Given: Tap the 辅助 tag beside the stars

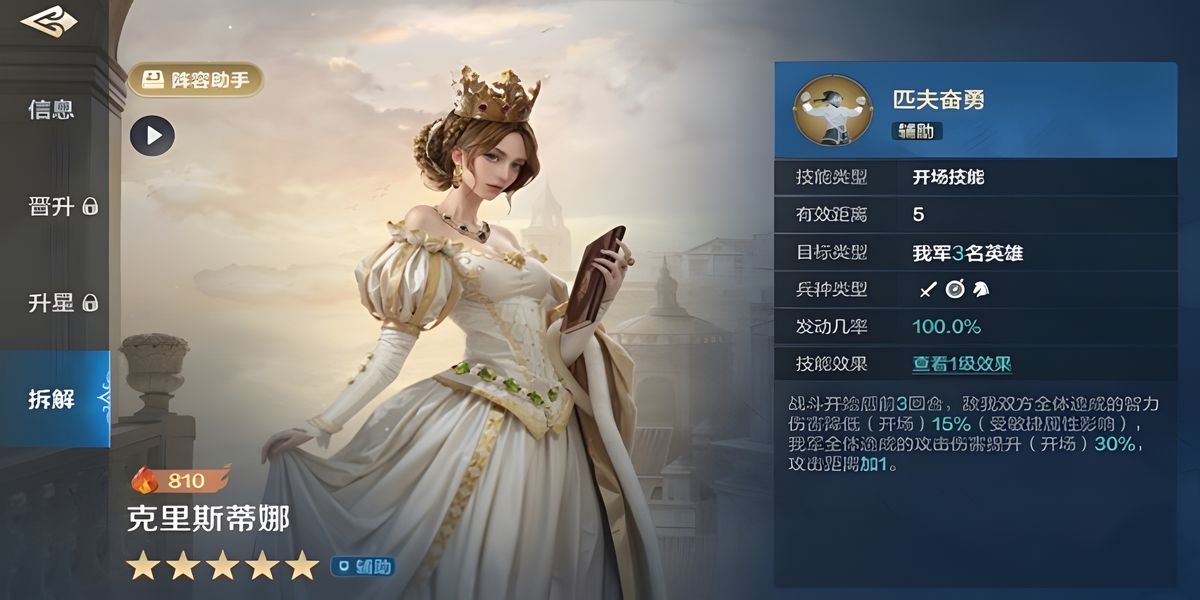Looking at the screenshot, I should 363,567.
